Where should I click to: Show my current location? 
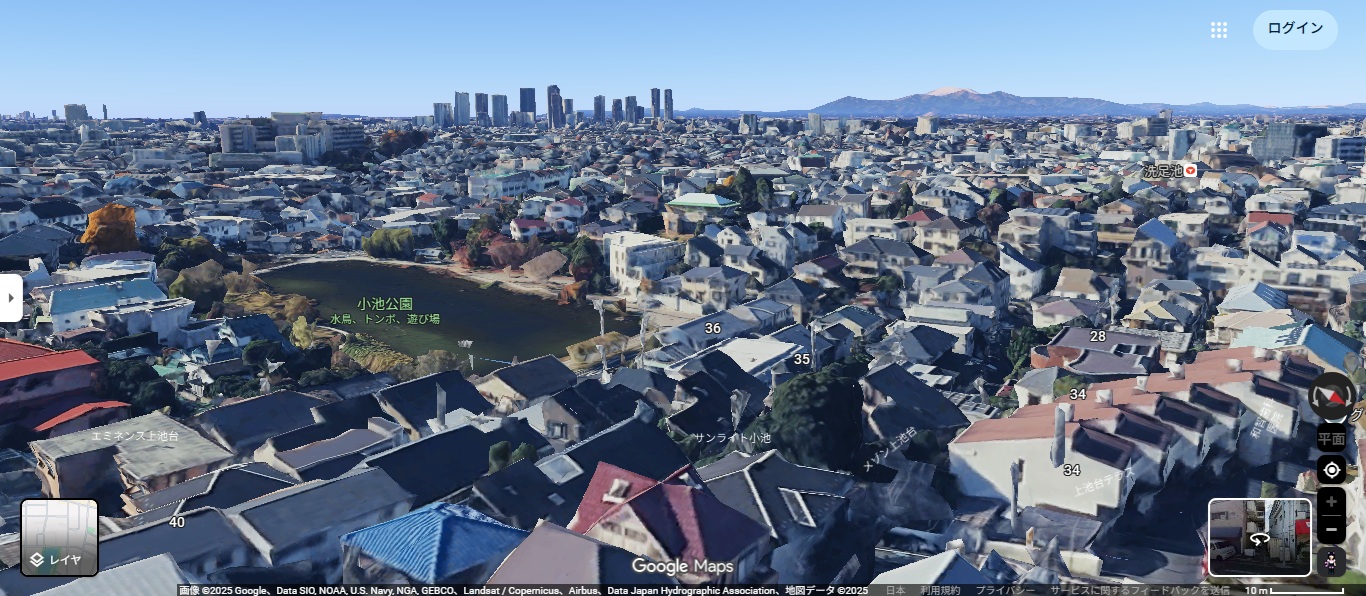click(1331, 470)
